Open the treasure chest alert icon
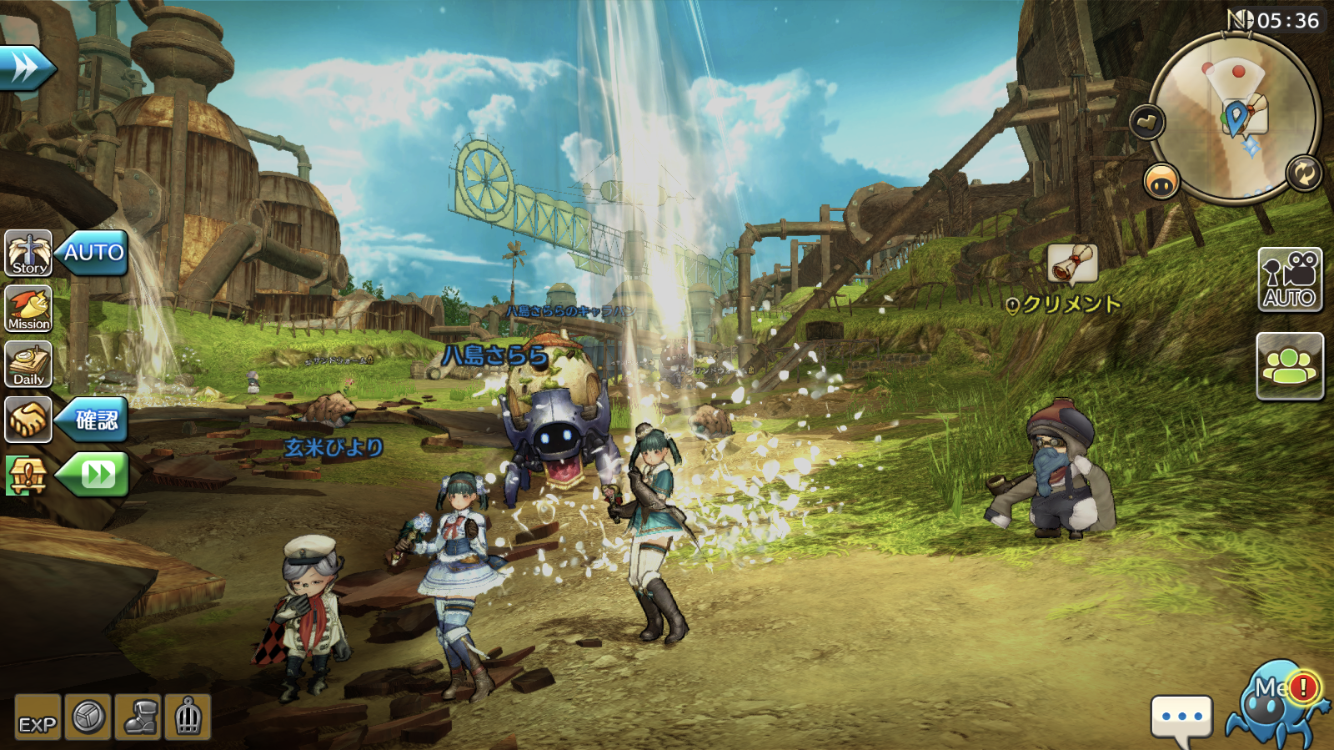The height and width of the screenshot is (750, 1334). (27, 475)
